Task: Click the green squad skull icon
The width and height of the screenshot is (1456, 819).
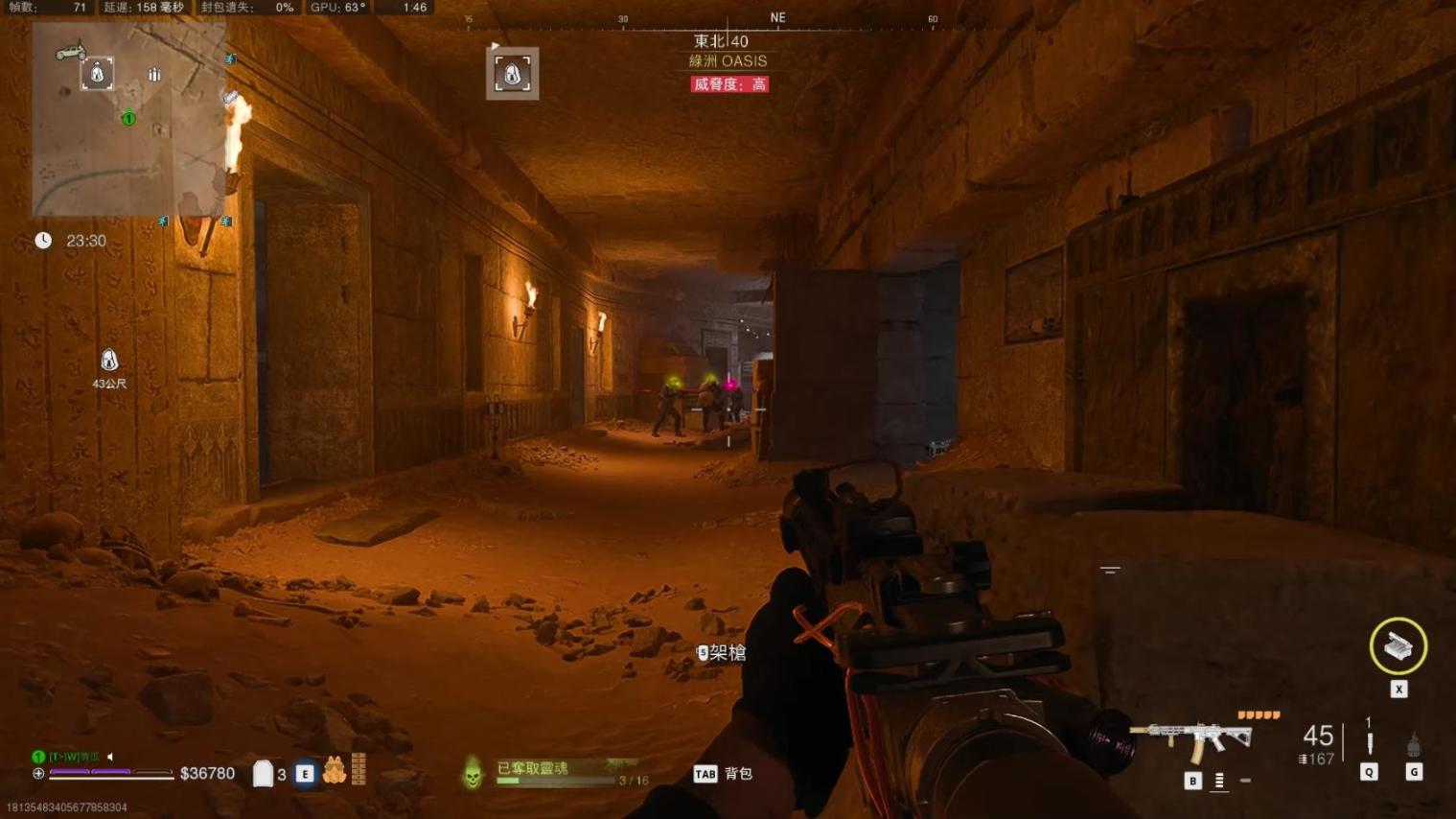Action: (x=473, y=773)
